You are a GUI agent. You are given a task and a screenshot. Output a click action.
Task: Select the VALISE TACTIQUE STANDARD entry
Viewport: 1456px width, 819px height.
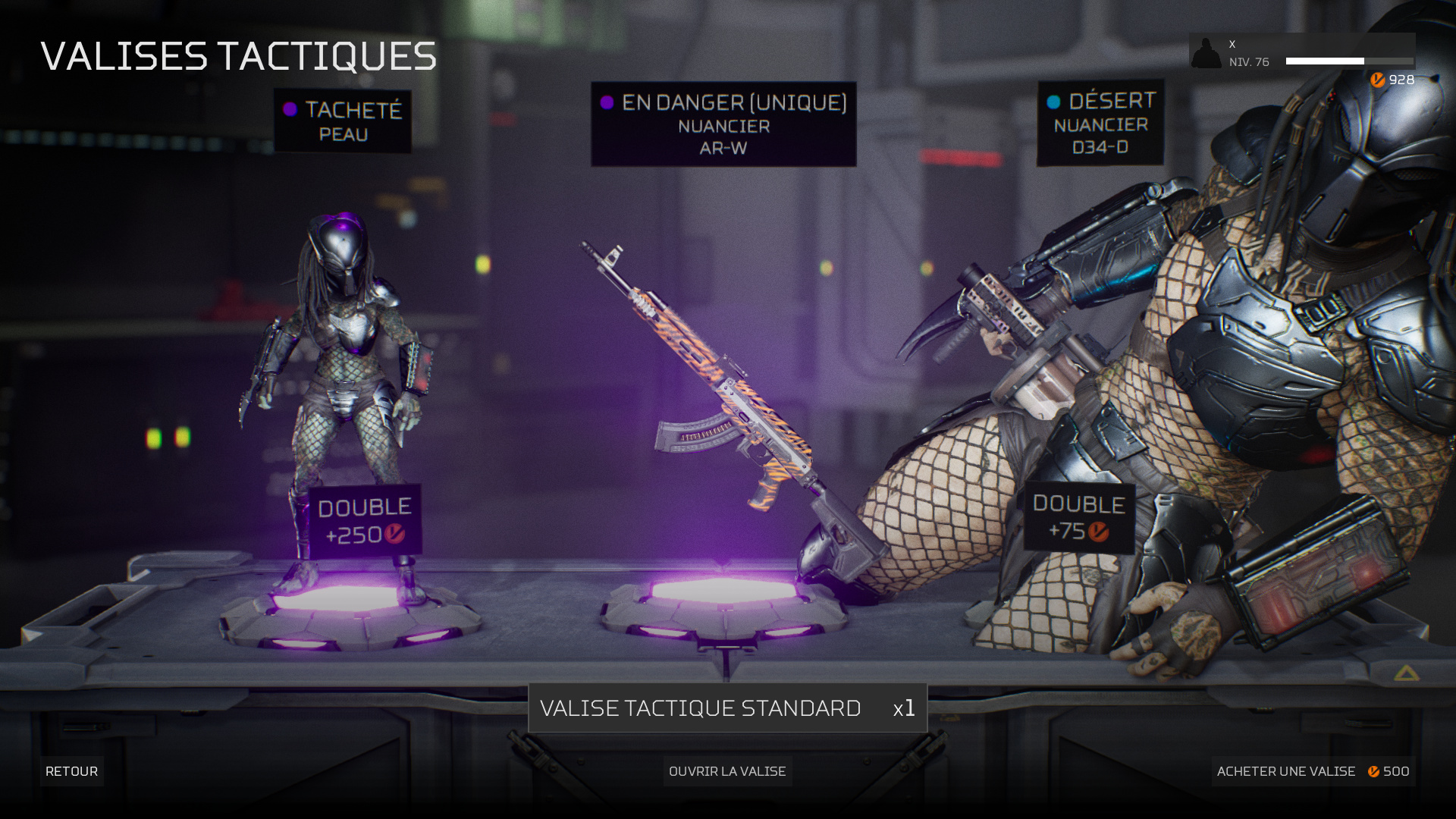point(727,708)
